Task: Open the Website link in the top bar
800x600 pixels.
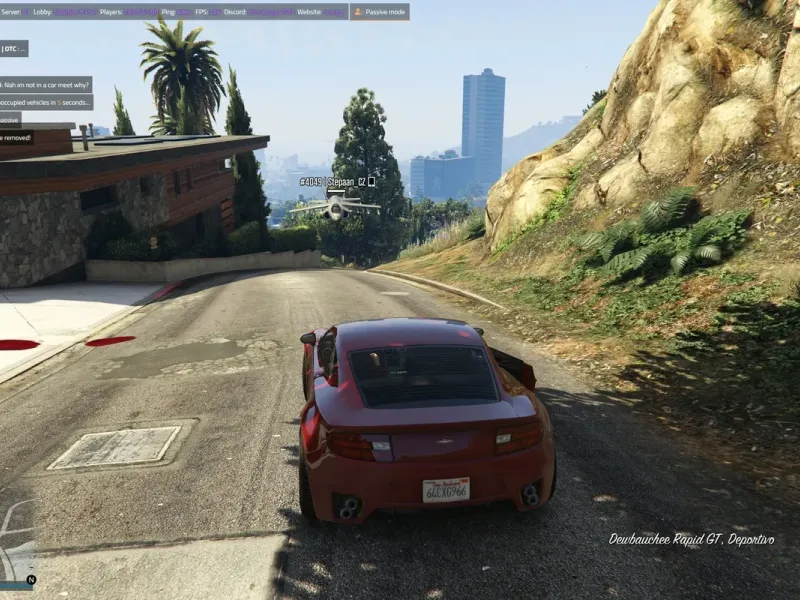Action: tap(334, 12)
